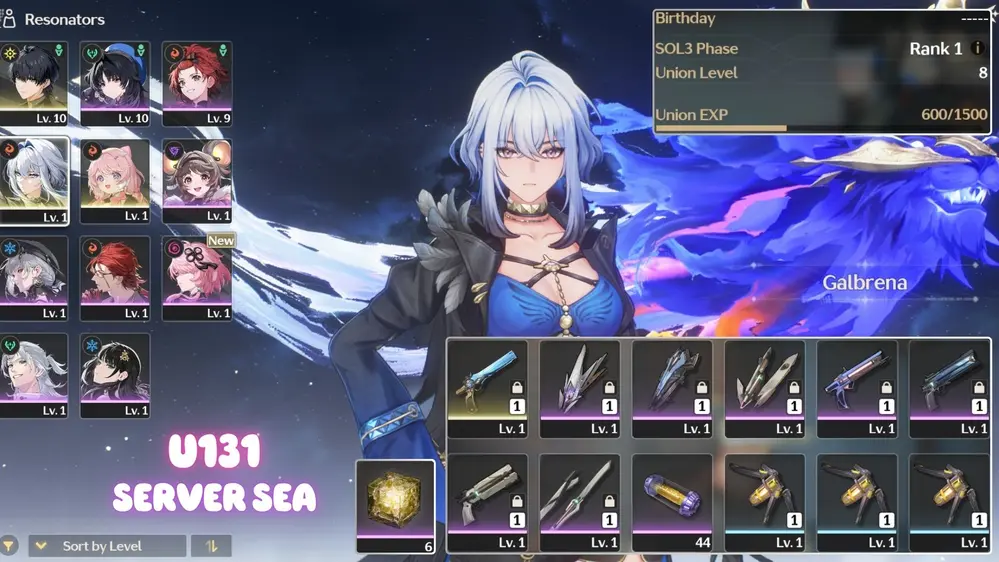The image size is (999, 562).
Task: Select the twin-blade weapon slot
Action: [764, 388]
